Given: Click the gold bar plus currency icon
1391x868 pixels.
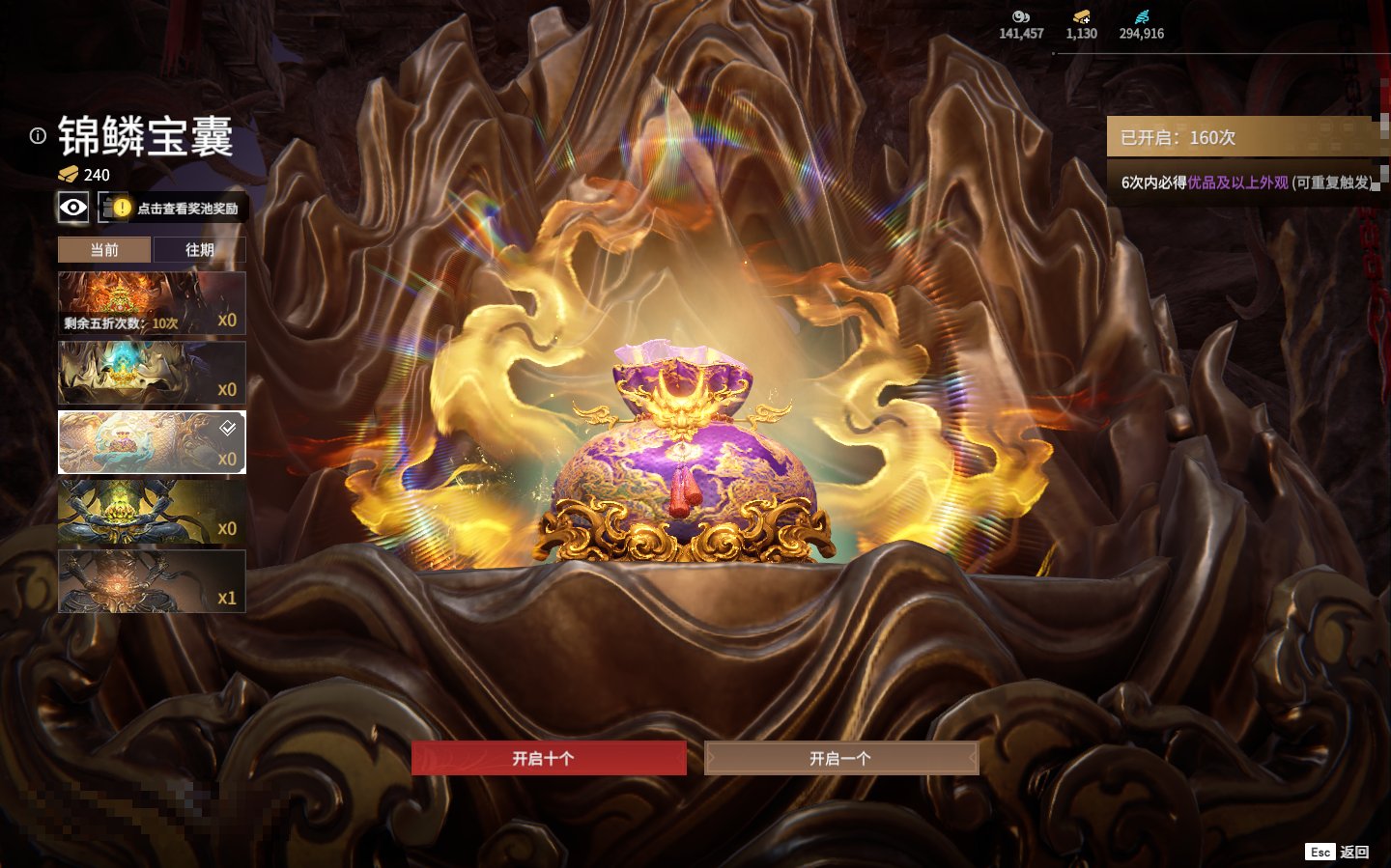Looking at the screenshot, I should tap(1081, 17).
